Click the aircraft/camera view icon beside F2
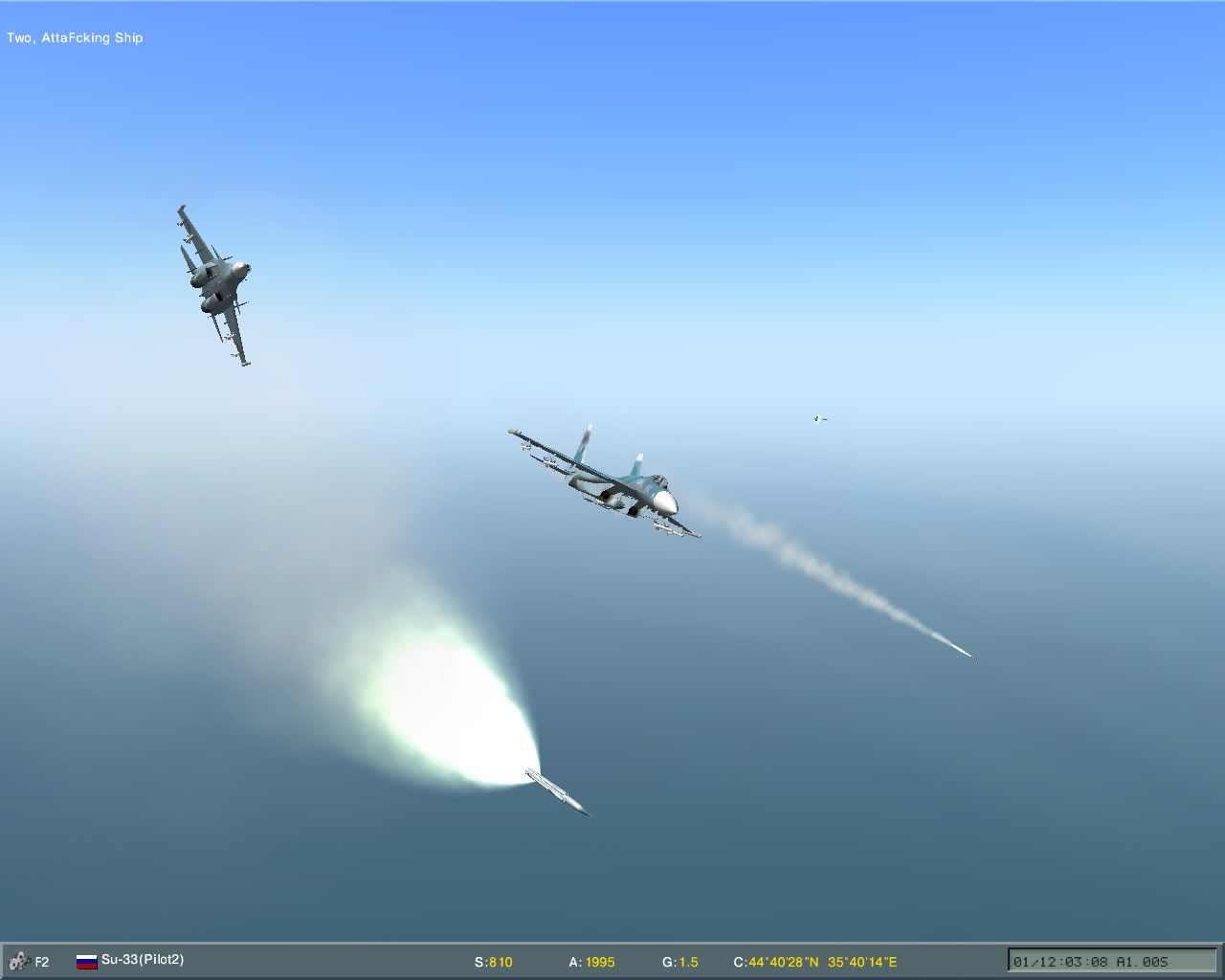This screenshot has height=980, width=1225. pyautogui.click(x=17, y=962)
